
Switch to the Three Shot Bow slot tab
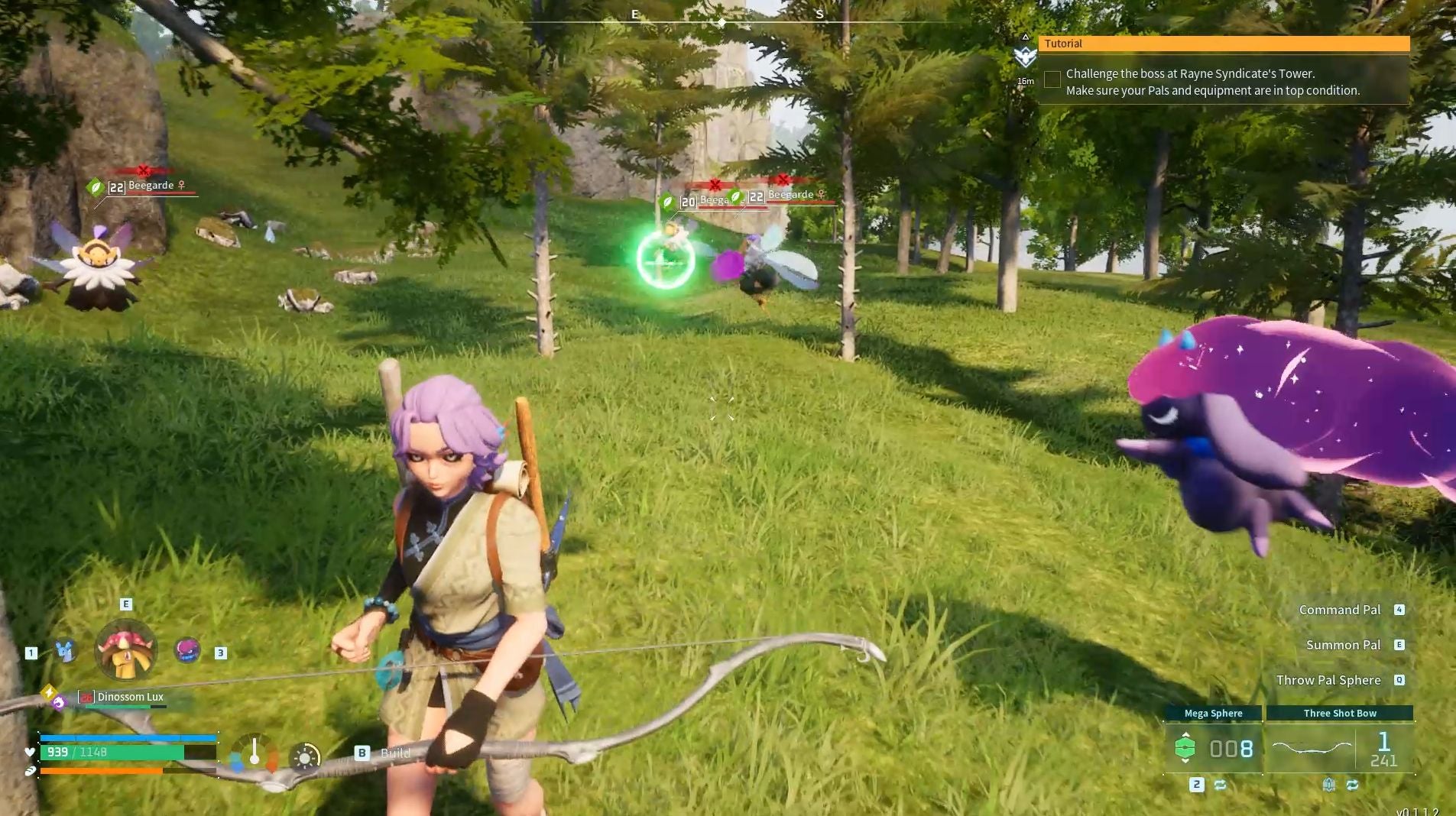(1340, 713)
